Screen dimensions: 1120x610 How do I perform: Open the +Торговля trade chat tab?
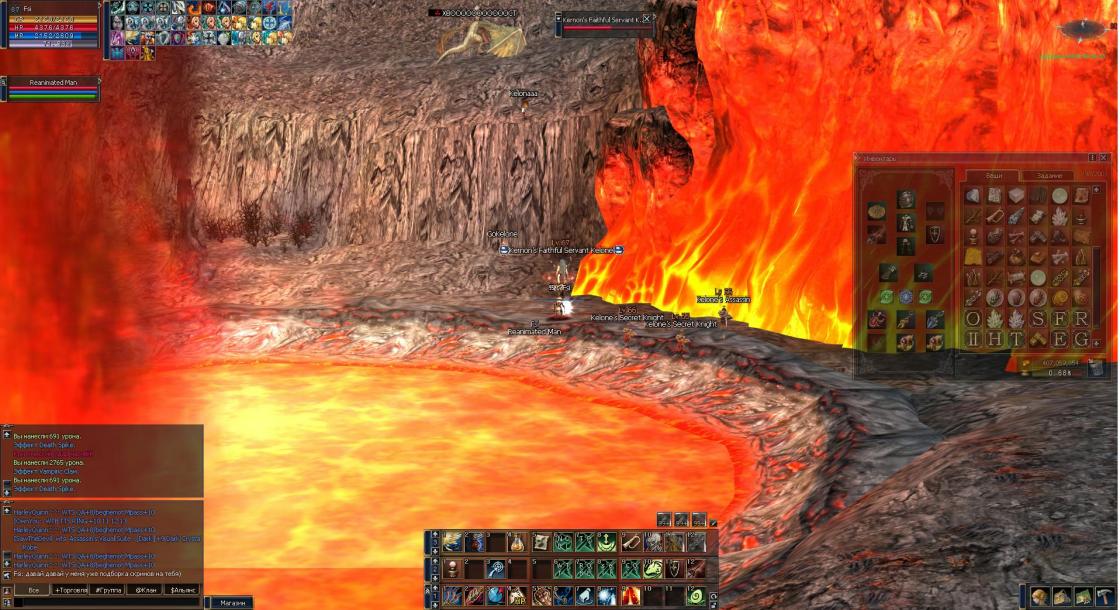point(71,590)
